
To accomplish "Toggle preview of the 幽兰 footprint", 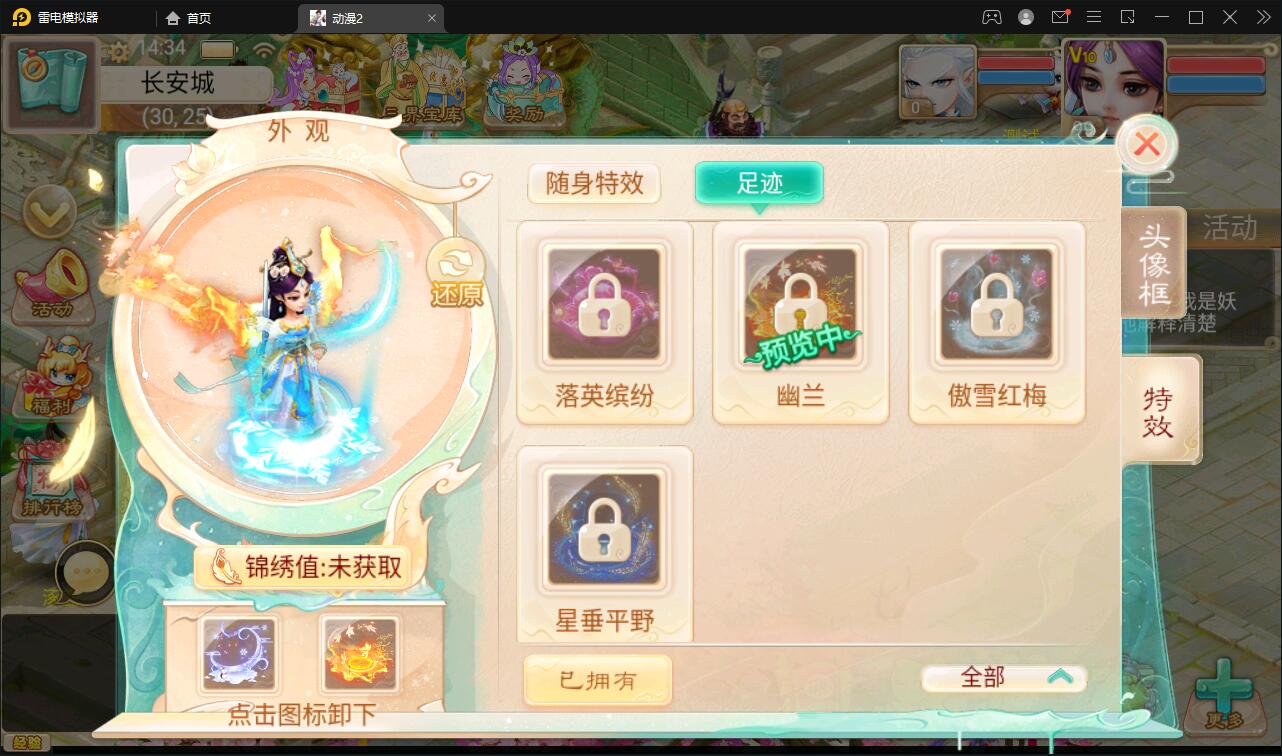I will point(800,305).
